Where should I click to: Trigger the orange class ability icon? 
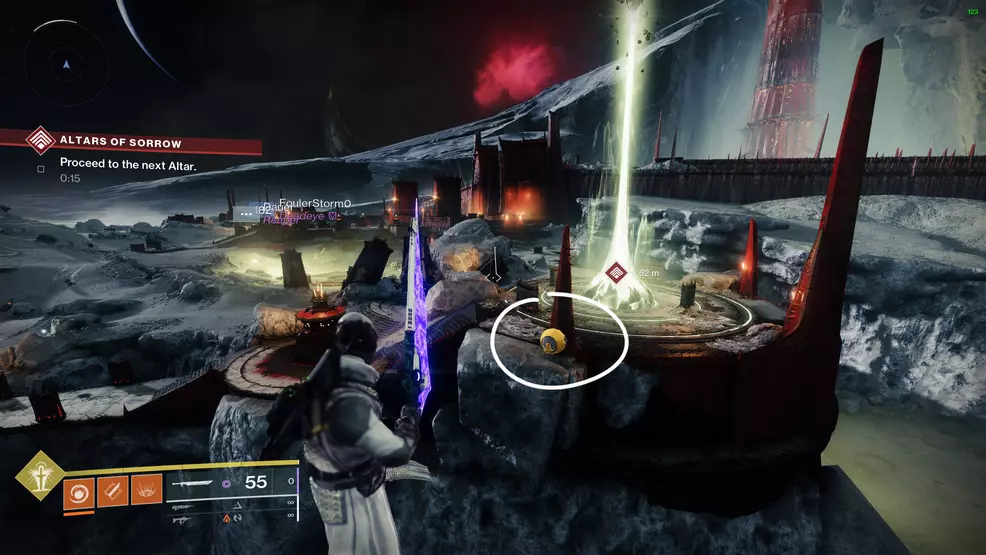[x=145, y=489]
